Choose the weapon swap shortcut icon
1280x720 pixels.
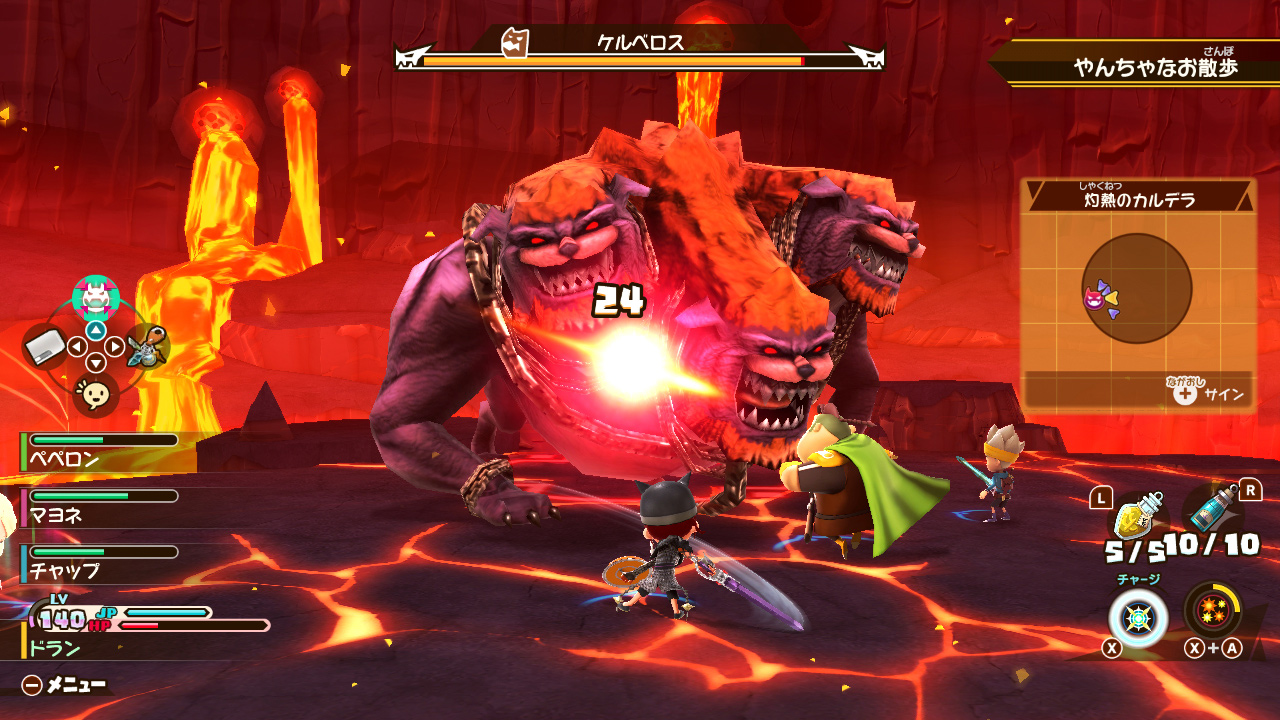click(x=148, y=347)
